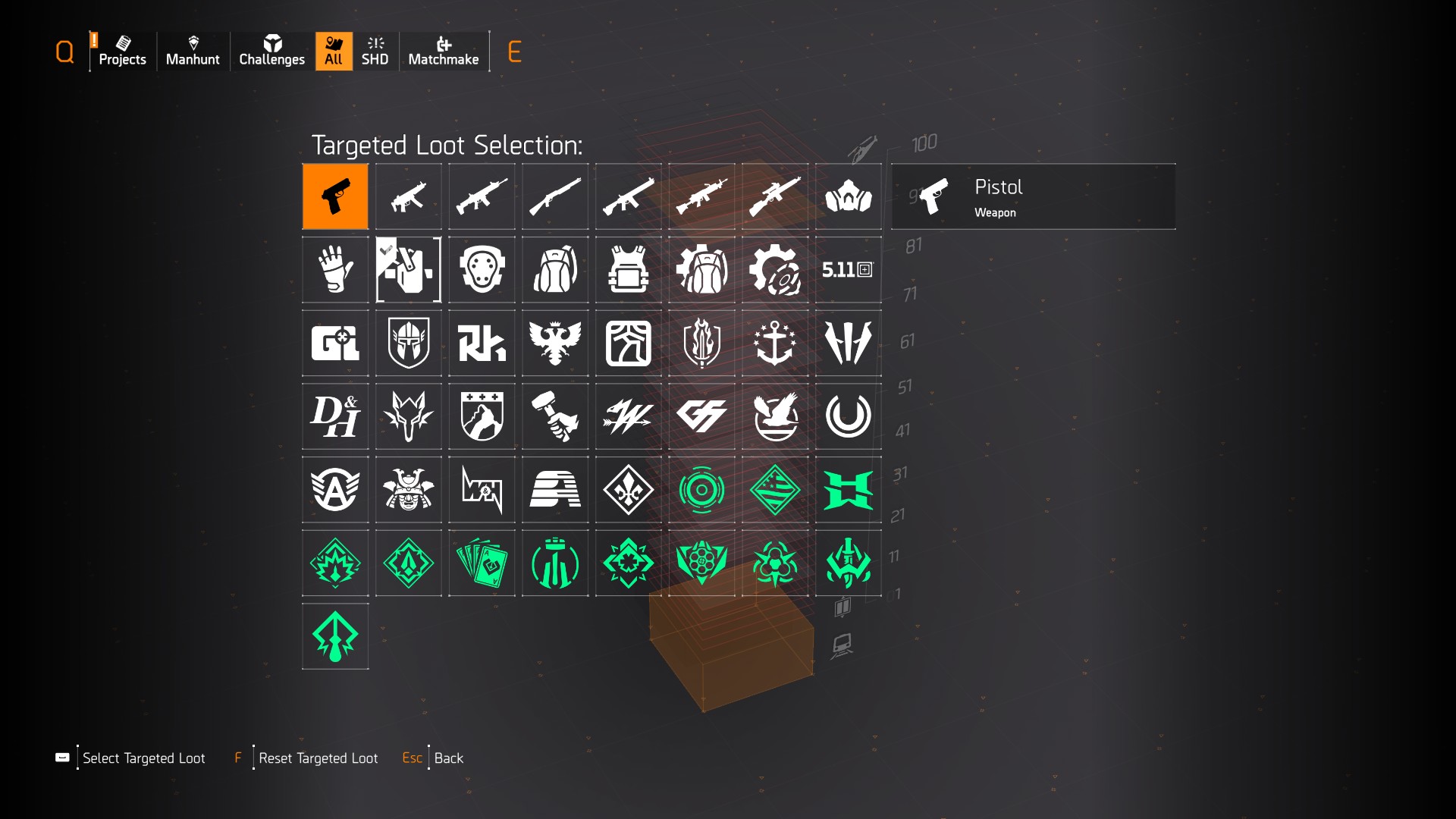1456x819 pixels.
Task: Select the Gloves gear slot icon
Action: (x=335, y=269)
